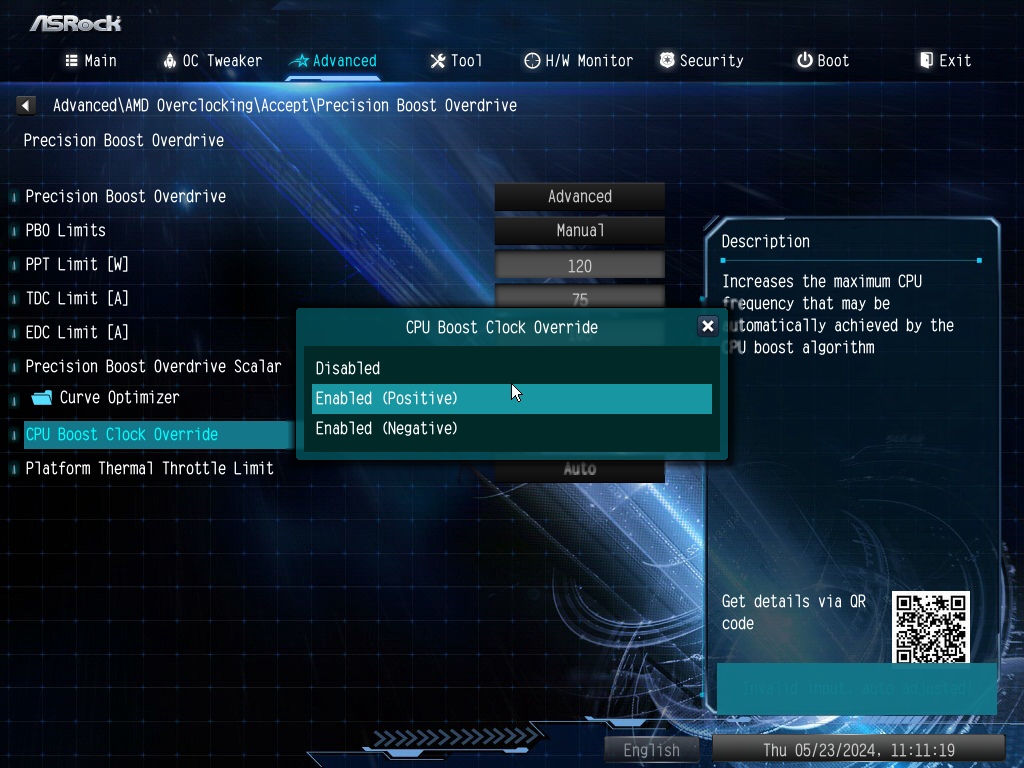Click the Advanced tab

tap(333, 61)
